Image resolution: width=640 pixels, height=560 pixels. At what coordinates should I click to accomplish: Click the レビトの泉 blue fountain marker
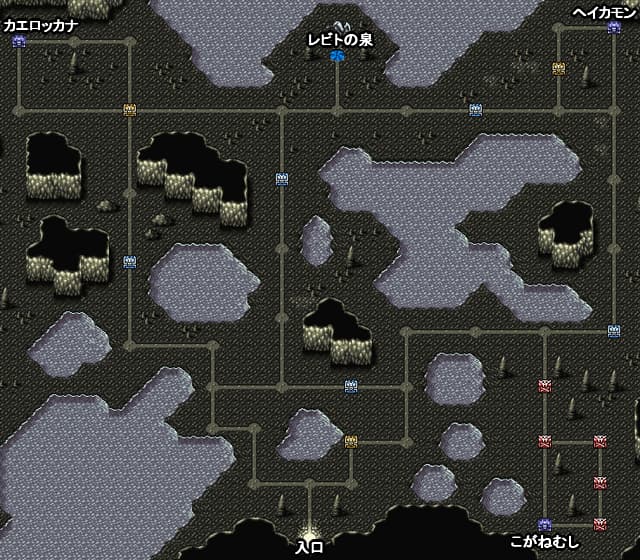point(337,56)
